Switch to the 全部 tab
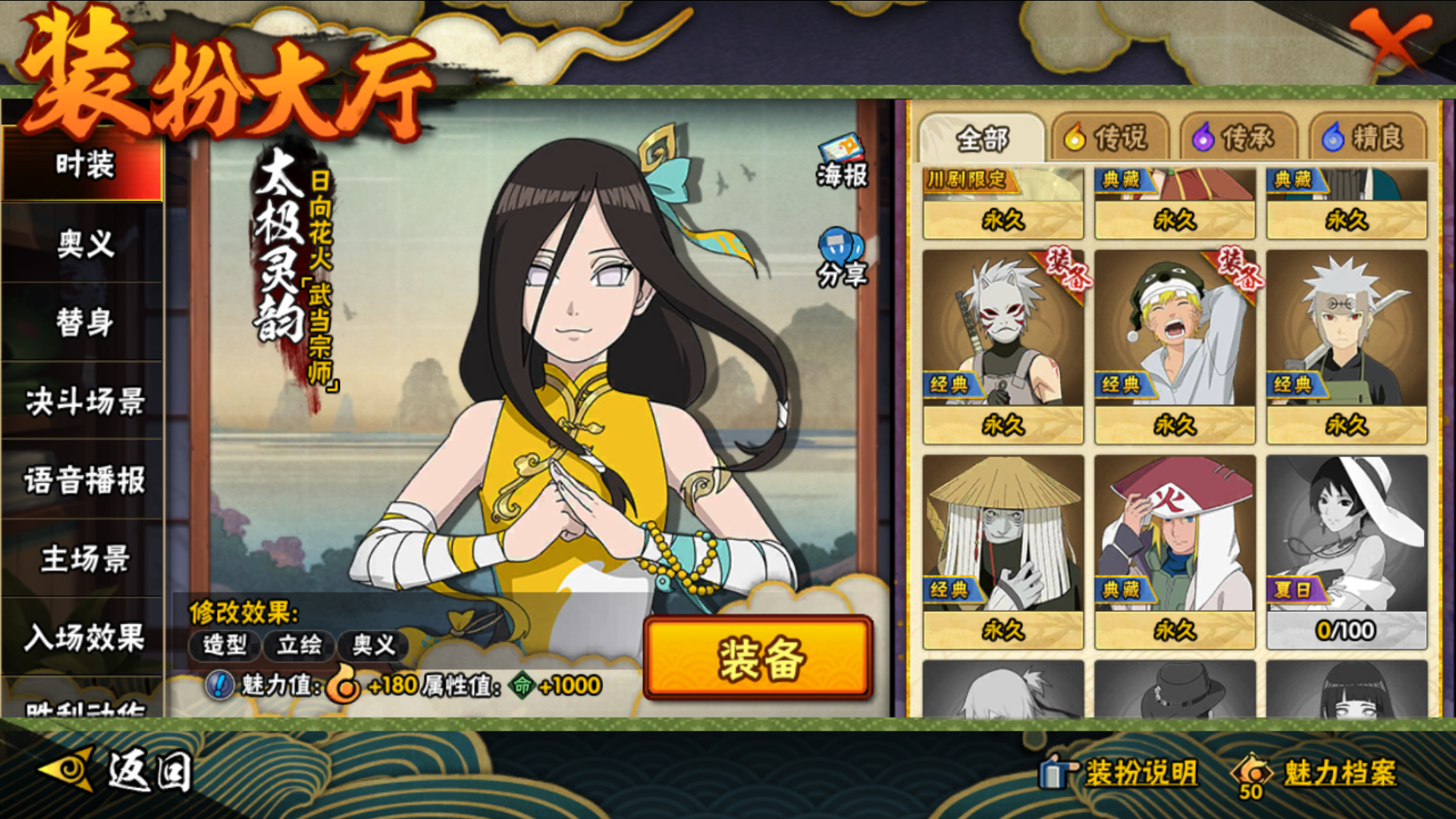Screen dimensions: 1456x819 point(981,139)
